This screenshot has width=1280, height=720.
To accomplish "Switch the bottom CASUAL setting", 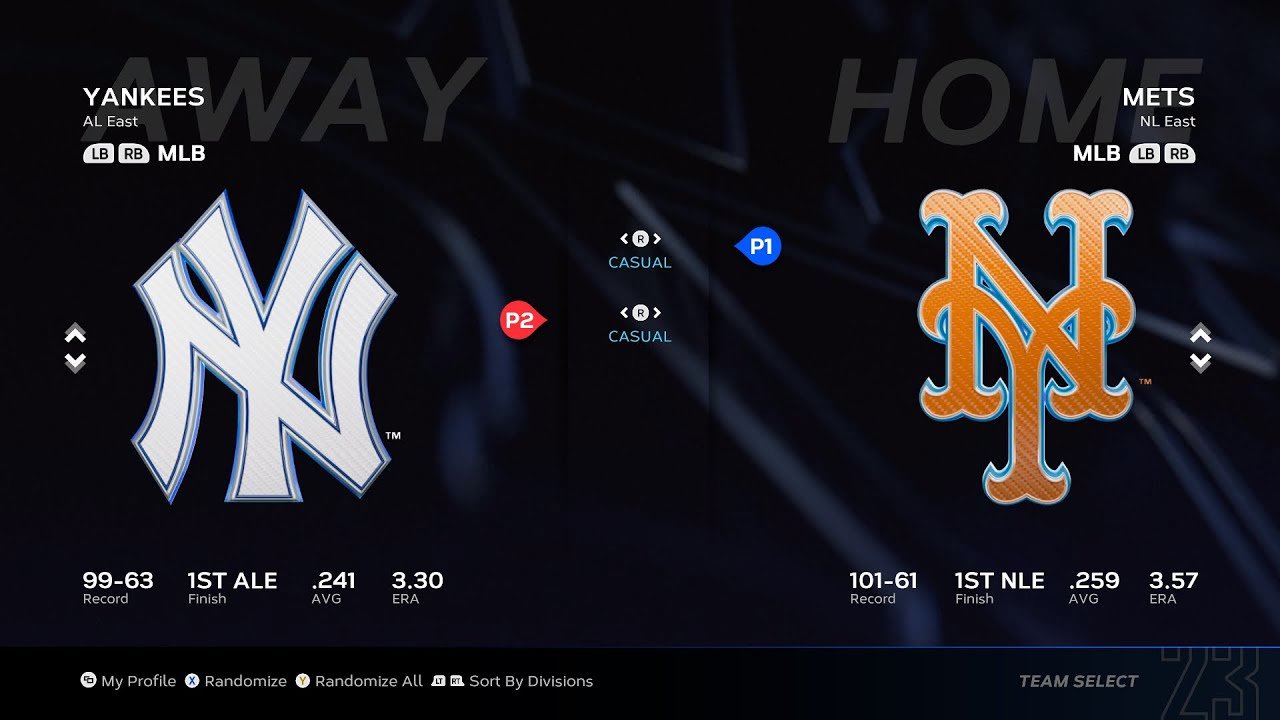I will tap(639, 311).
